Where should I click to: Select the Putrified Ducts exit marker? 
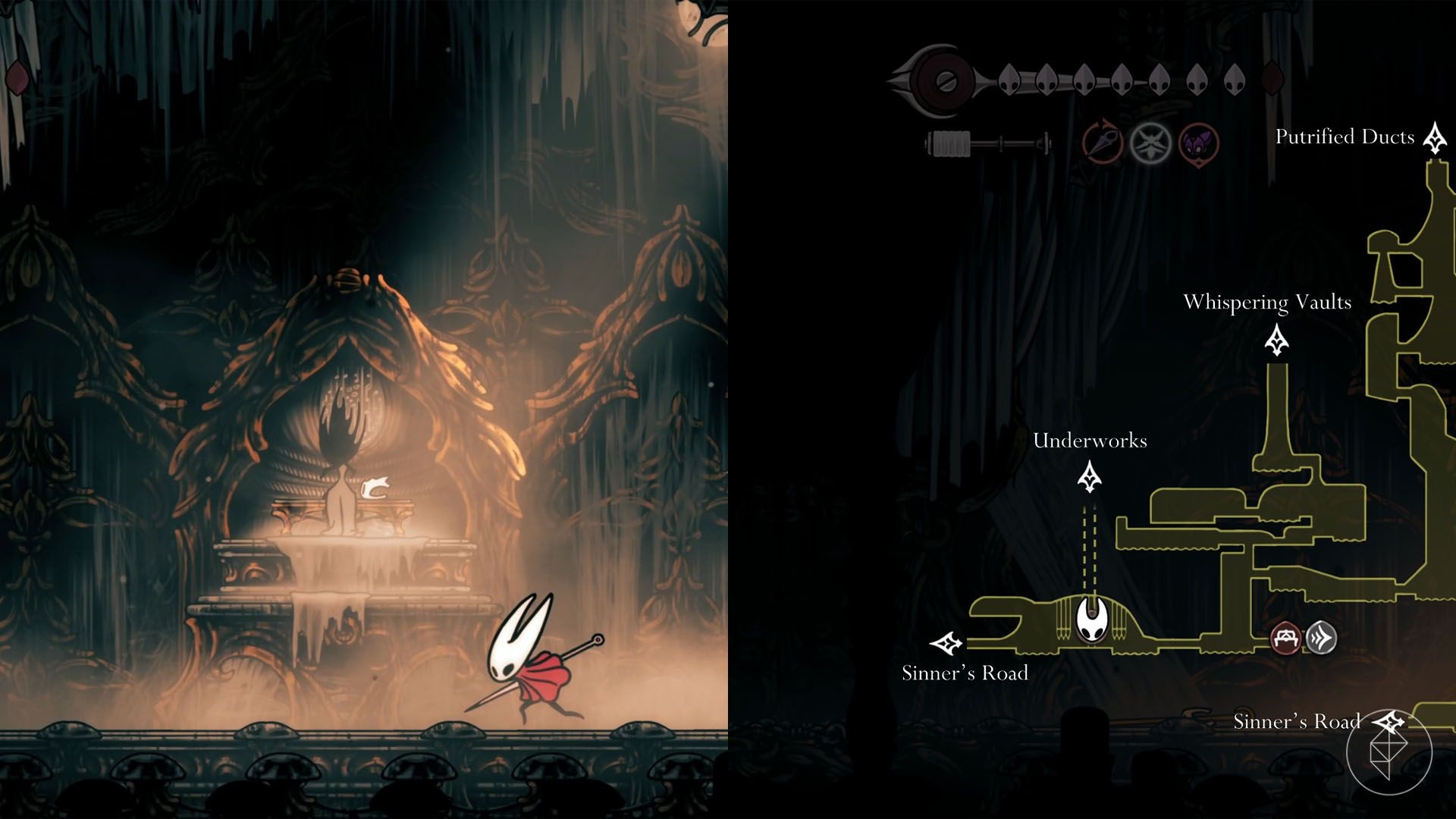(x=1434, y=138)
